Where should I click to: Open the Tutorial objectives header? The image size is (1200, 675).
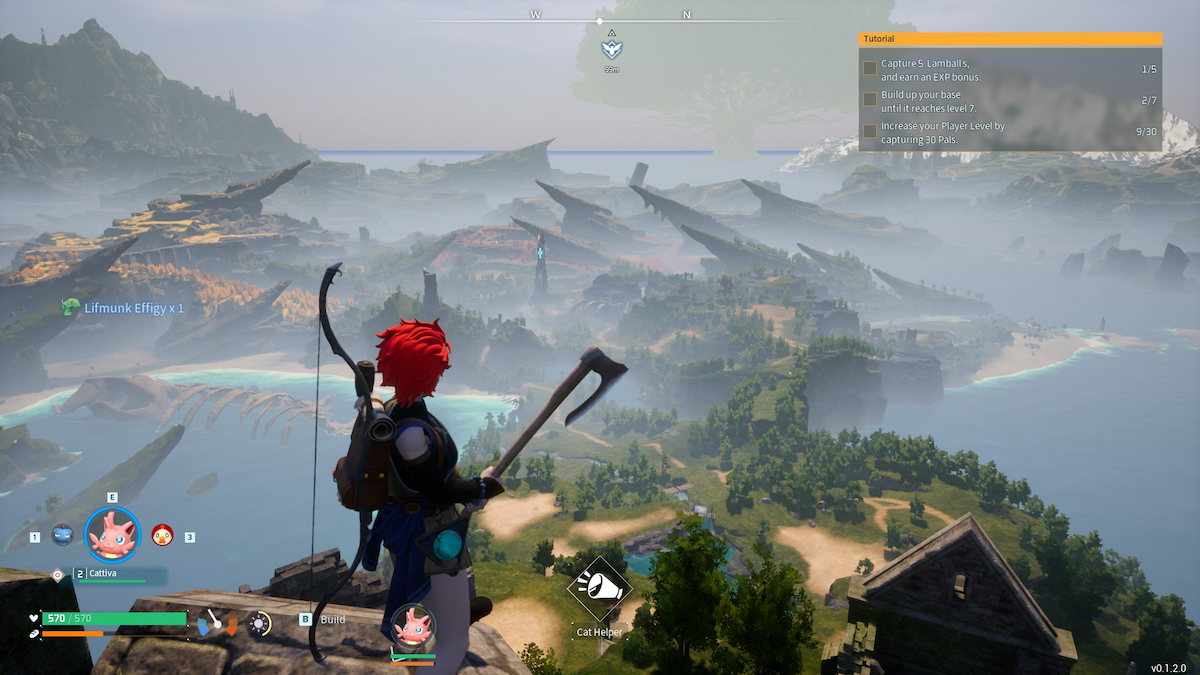[1010, 39]
